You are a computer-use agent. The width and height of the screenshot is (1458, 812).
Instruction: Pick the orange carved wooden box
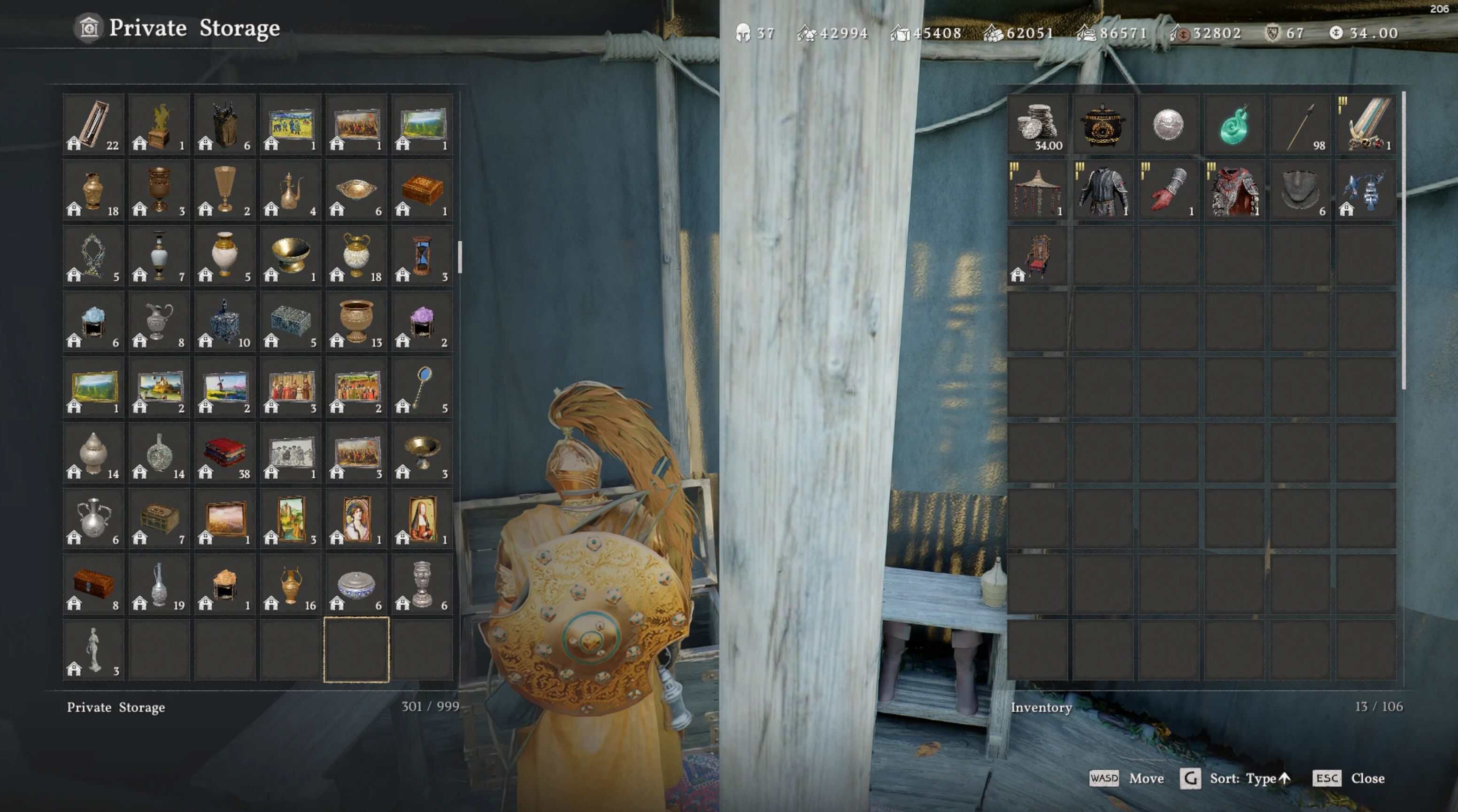pos(422,189)
